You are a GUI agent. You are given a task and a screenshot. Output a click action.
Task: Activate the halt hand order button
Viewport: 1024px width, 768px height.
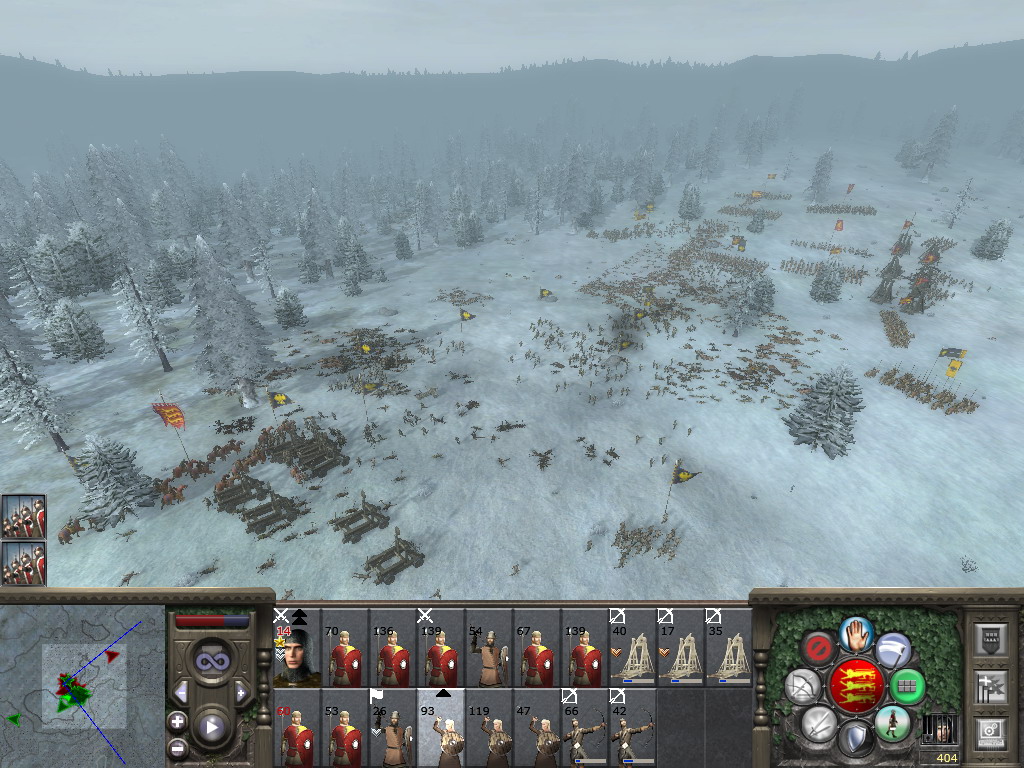tap(856, 633)
